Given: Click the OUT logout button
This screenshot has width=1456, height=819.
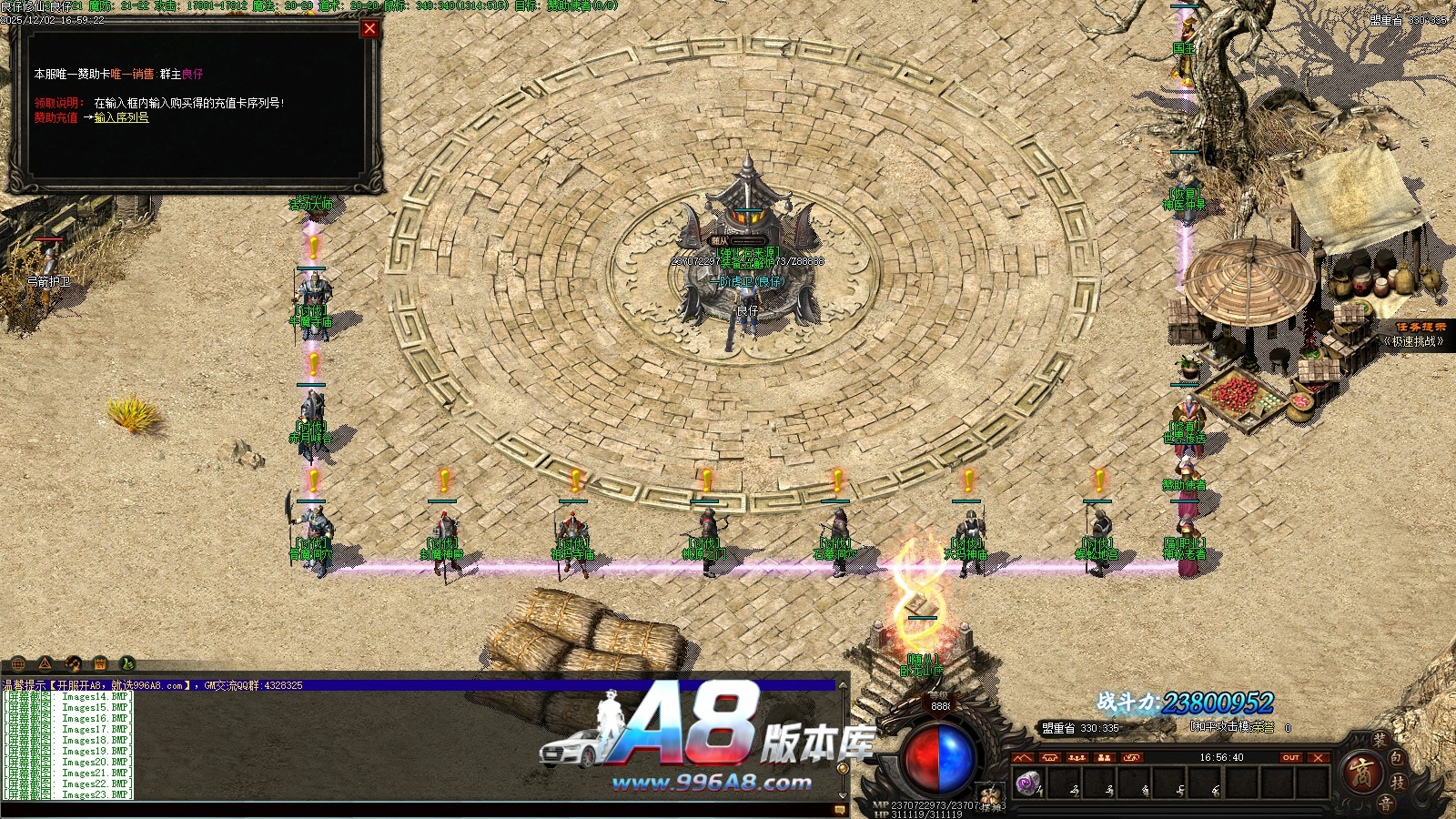Looking at the screenshot, I should [1290, 757].
